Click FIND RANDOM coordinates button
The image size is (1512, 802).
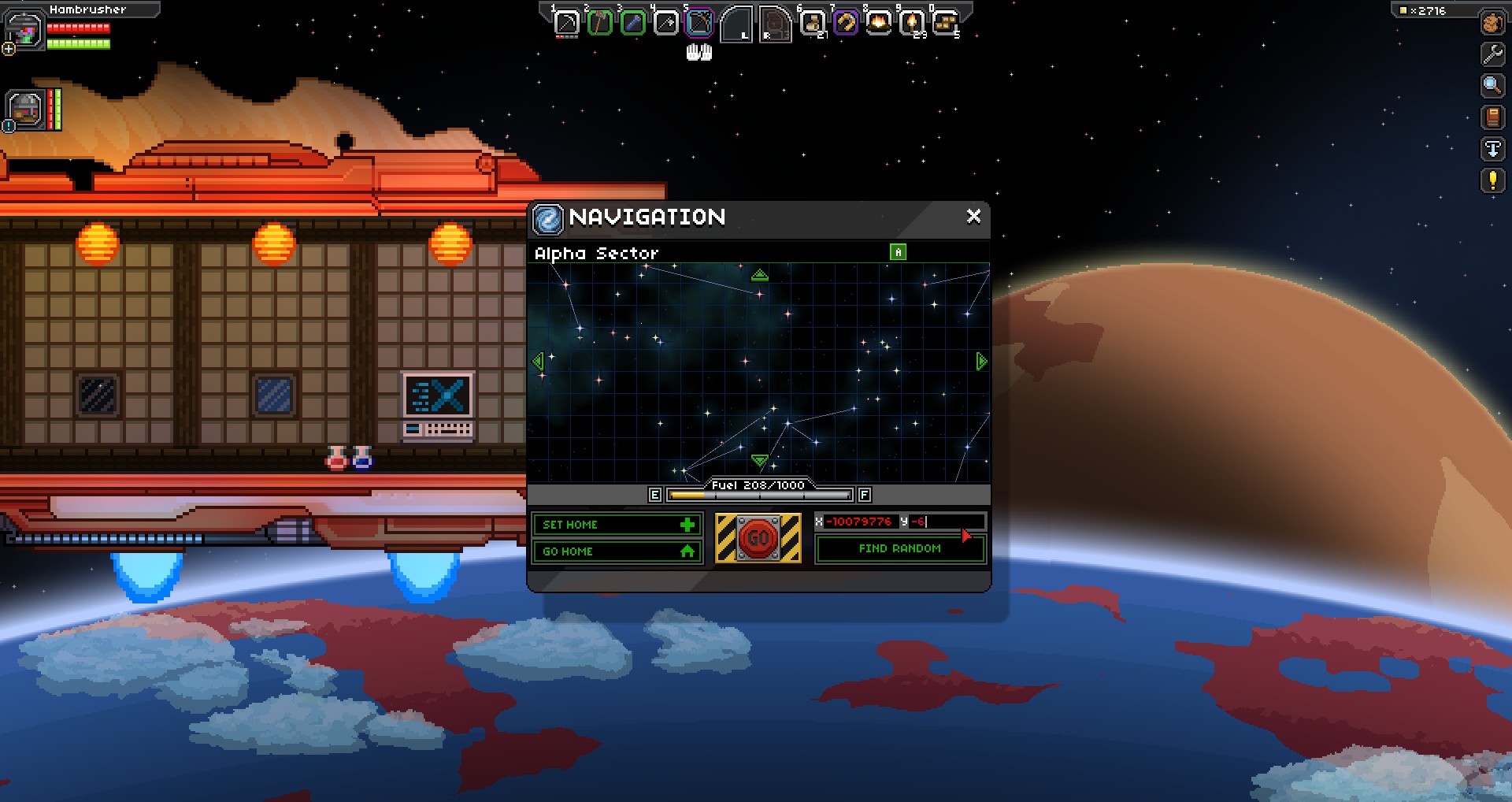point(899,549)
